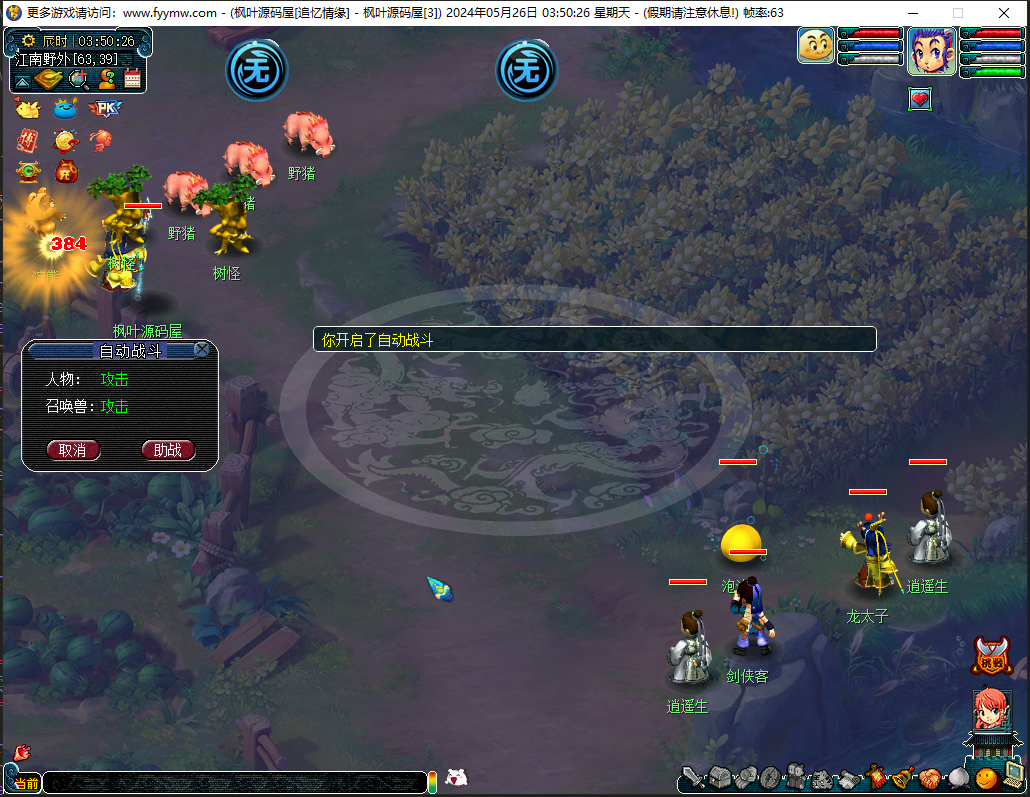Open the blue-haired player character portrait

click(930, 51)
